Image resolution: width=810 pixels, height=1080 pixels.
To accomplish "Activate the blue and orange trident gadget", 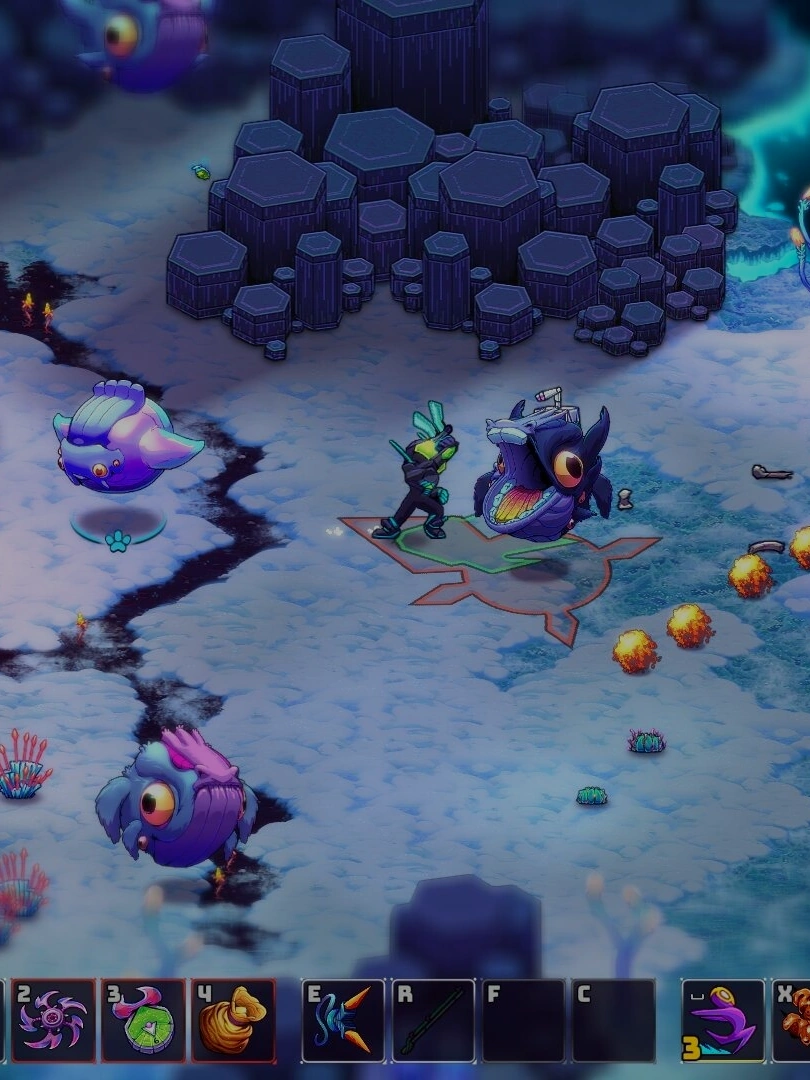I will point(344,1020).
